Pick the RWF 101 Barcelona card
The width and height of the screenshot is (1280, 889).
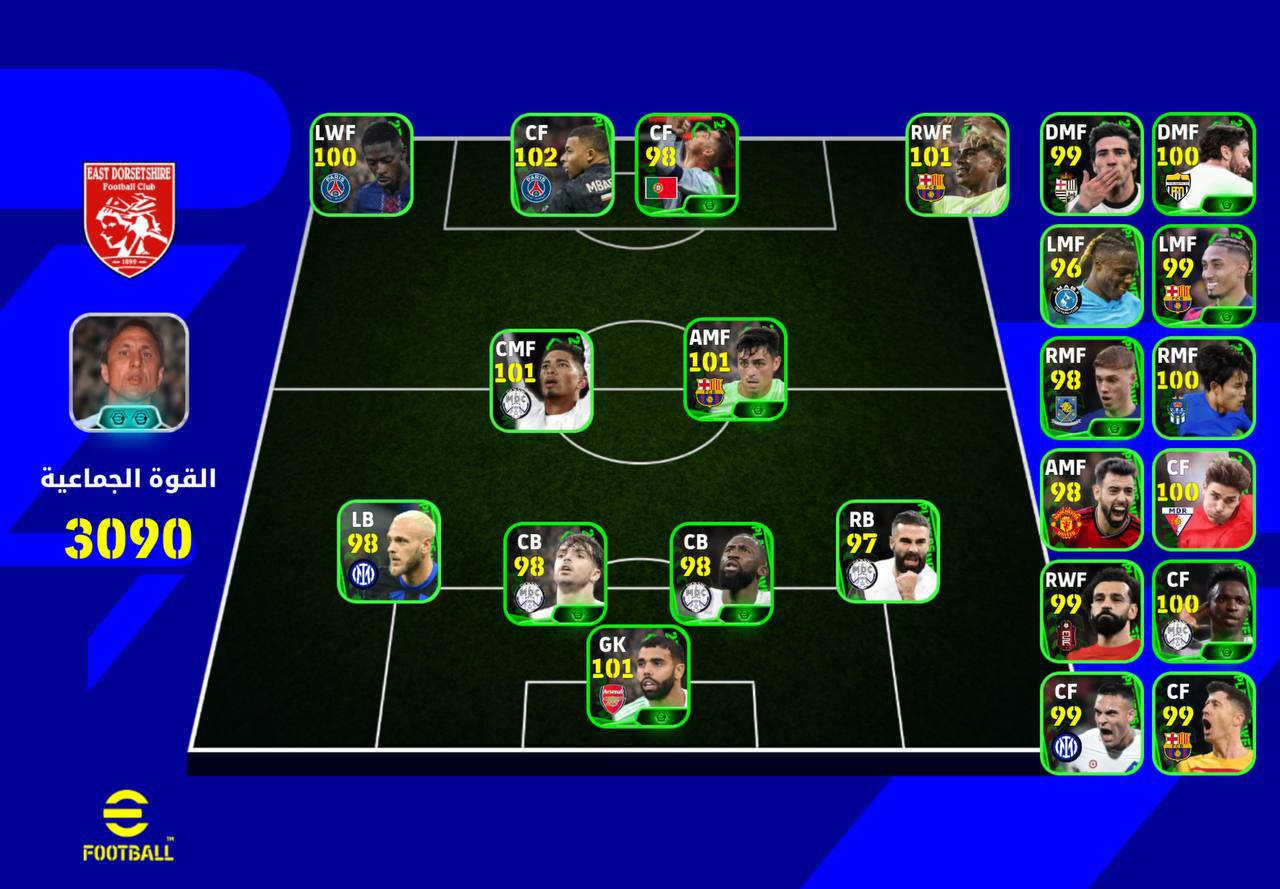coord(957,164)
